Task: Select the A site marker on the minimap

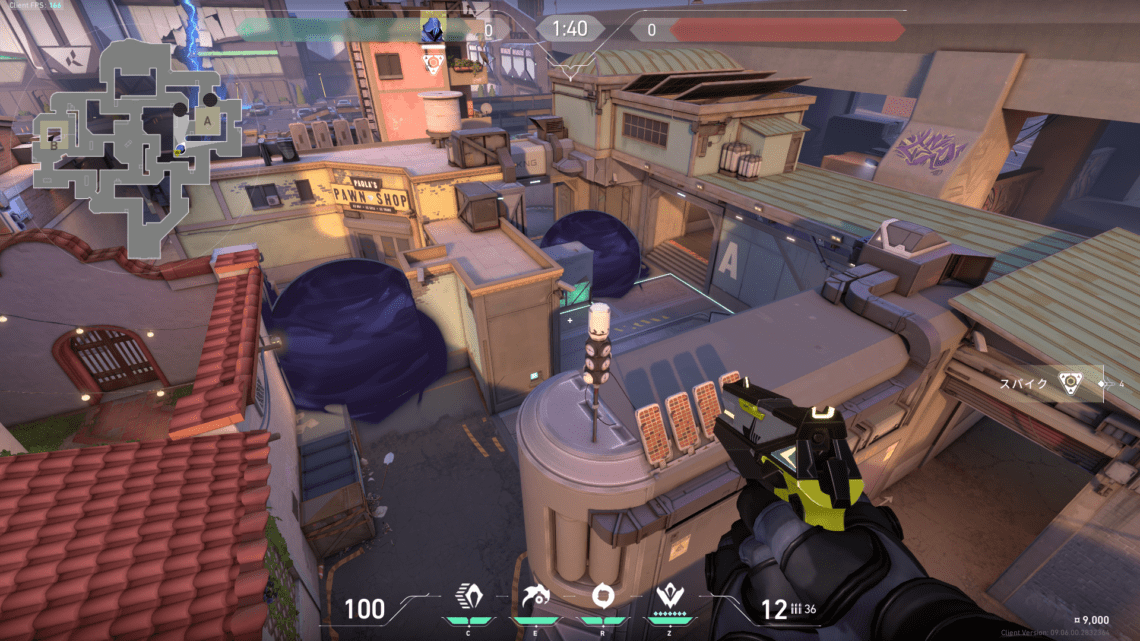Action: tap(207, 121)
